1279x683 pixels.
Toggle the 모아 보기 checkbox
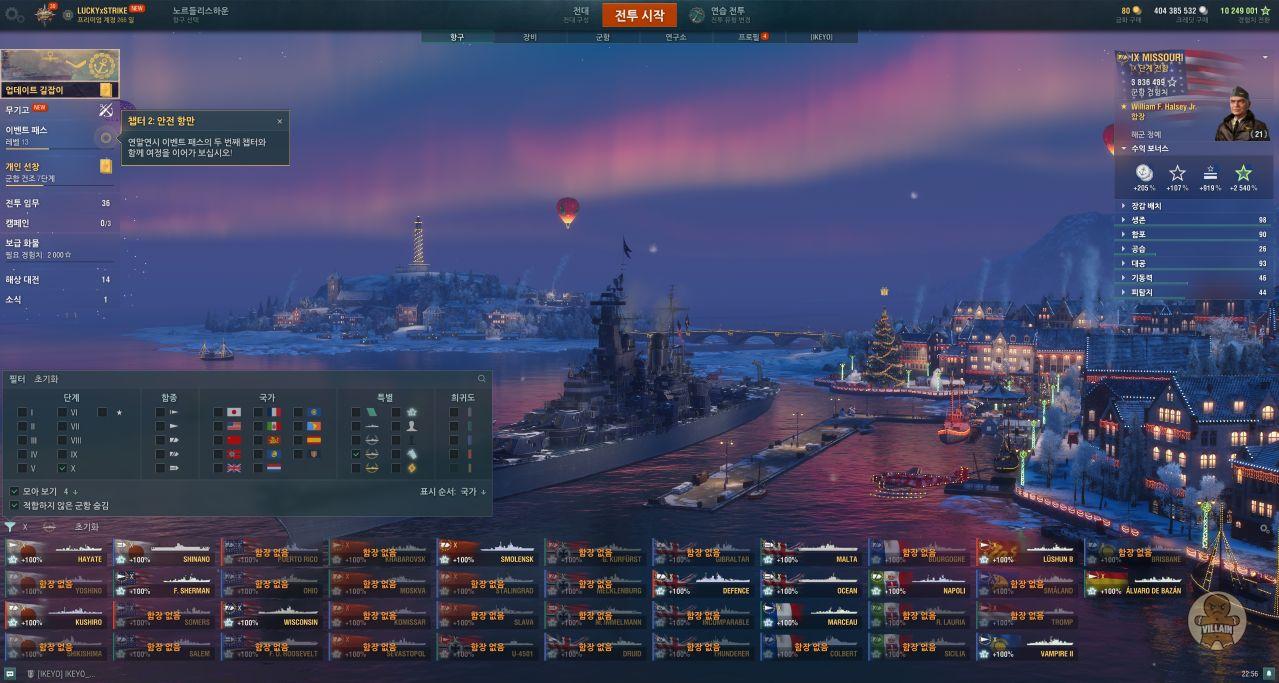pyautogui.click(x=14, y=491)
